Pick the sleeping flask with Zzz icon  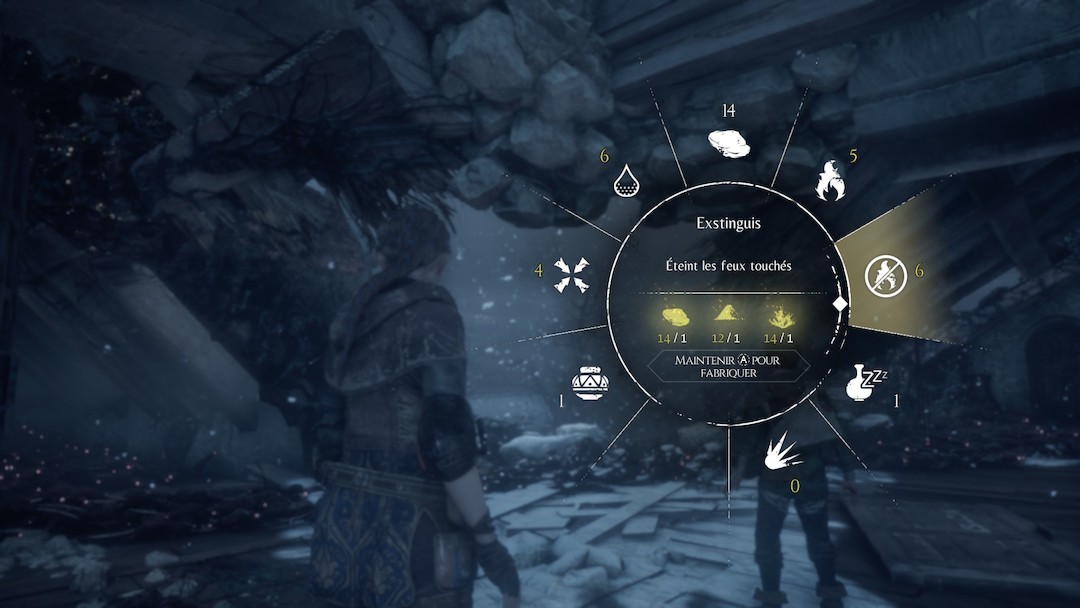click(x=866, y=382)
